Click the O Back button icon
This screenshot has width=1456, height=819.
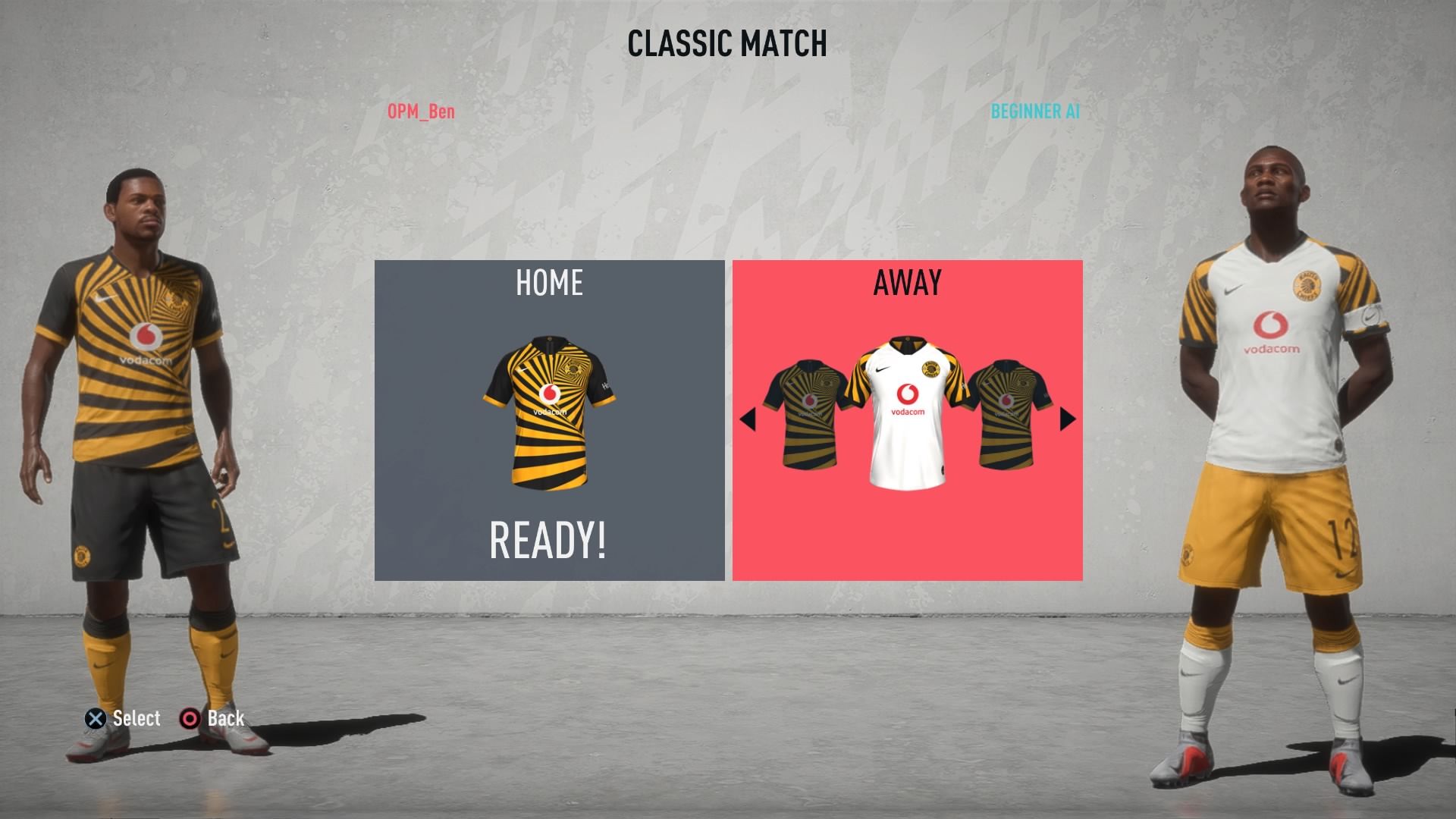point(191,718)
